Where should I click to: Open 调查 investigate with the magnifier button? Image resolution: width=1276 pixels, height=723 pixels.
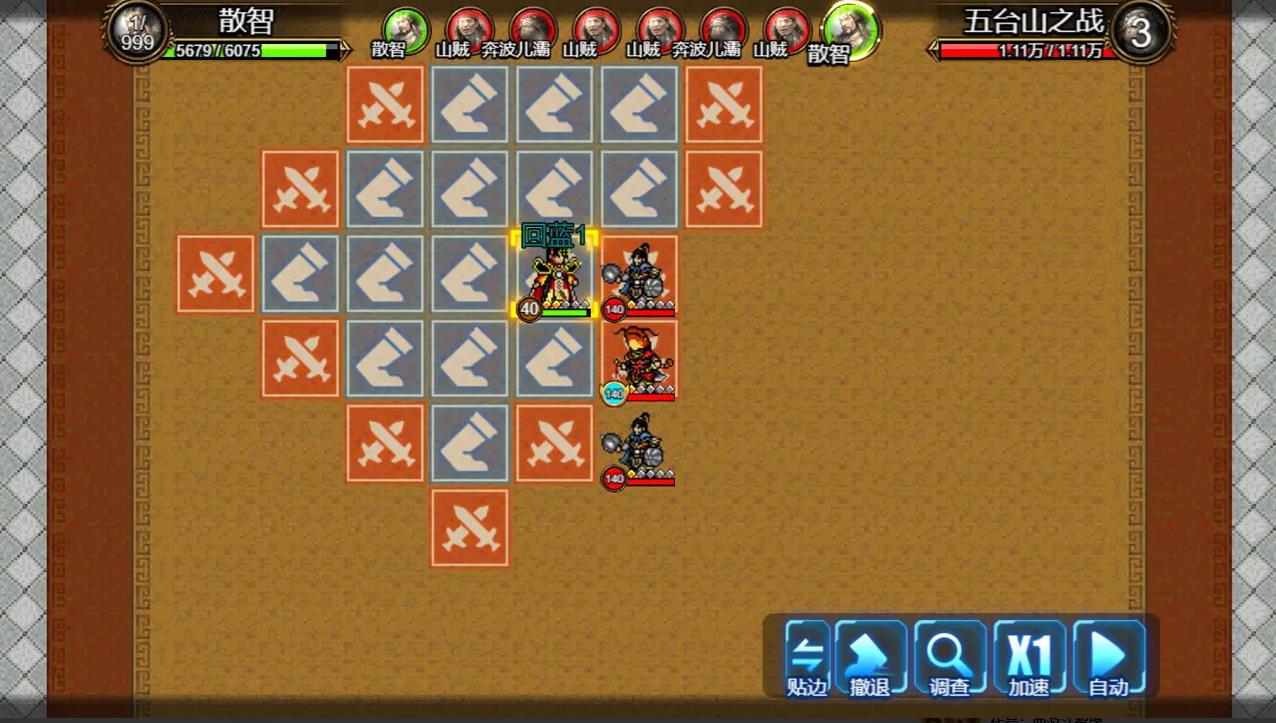950,658
